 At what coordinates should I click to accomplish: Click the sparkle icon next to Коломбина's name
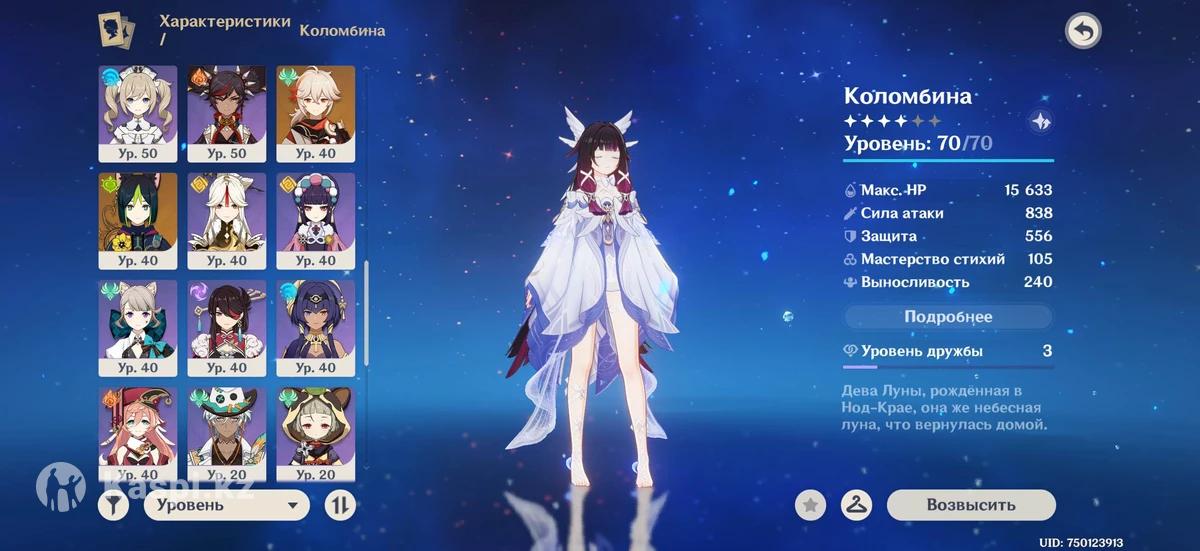[x=1039, y=122]
